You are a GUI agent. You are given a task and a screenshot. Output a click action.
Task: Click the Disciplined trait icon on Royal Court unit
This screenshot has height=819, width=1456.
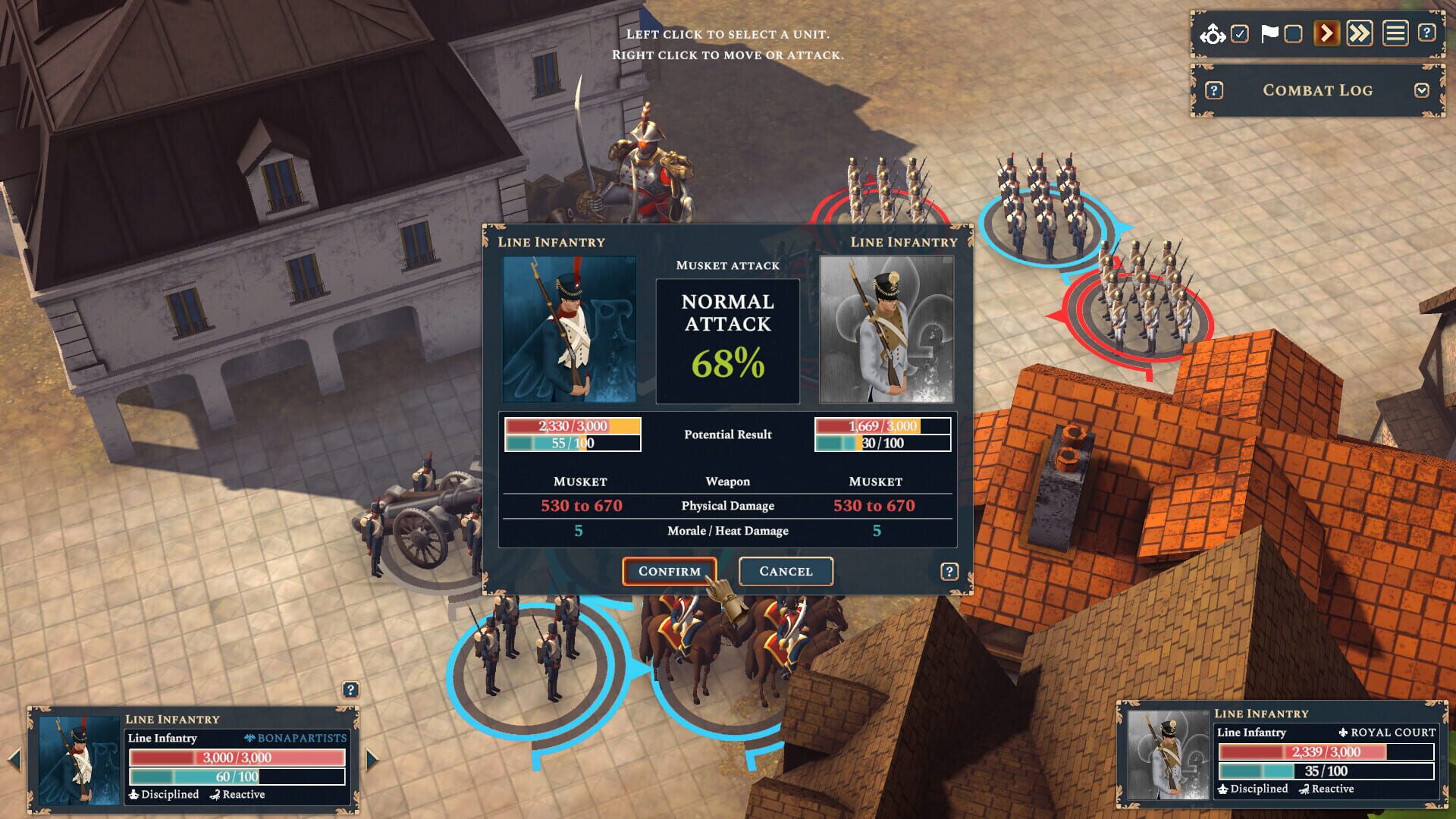point(1223,789)
